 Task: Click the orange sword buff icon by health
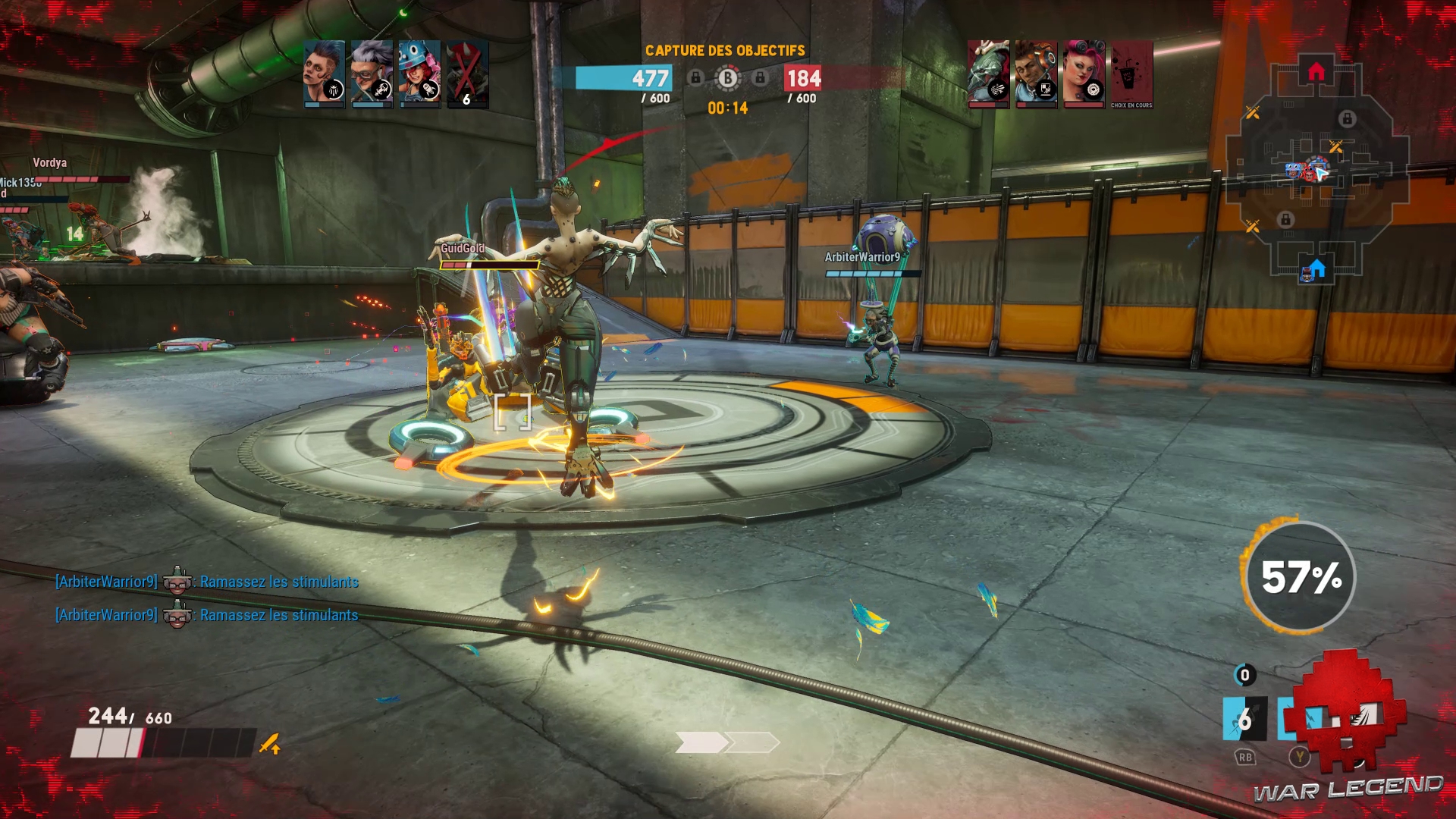click(x=270, y=744)
